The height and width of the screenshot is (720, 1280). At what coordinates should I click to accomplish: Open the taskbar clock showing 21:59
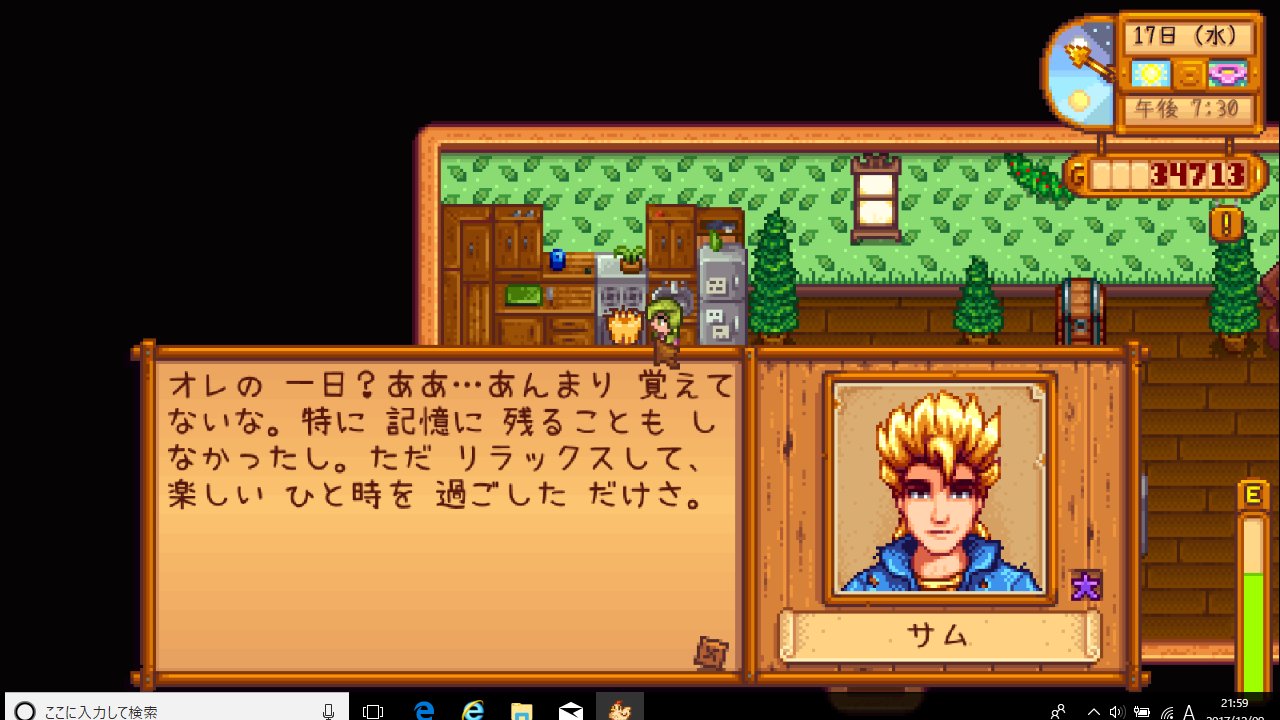tap(1235, 703)
